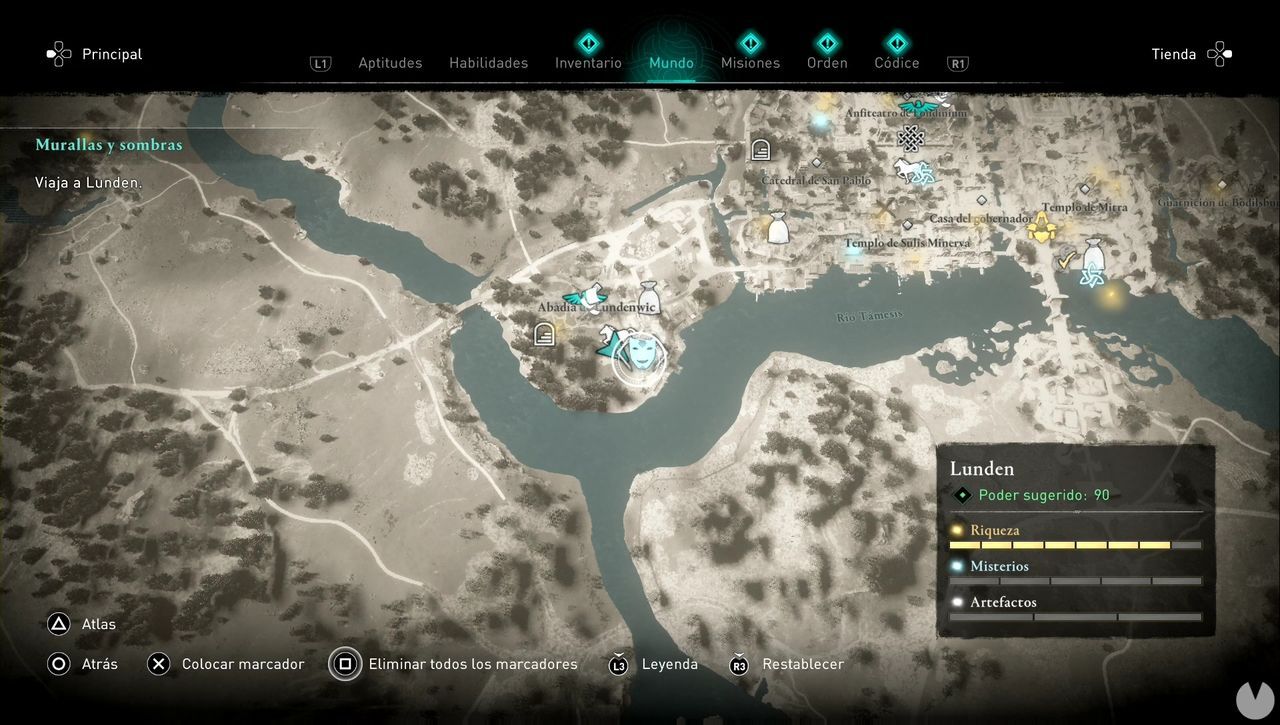Open the Mundo menu
The height and width of the screenshot is (725, 1280).
671,62
